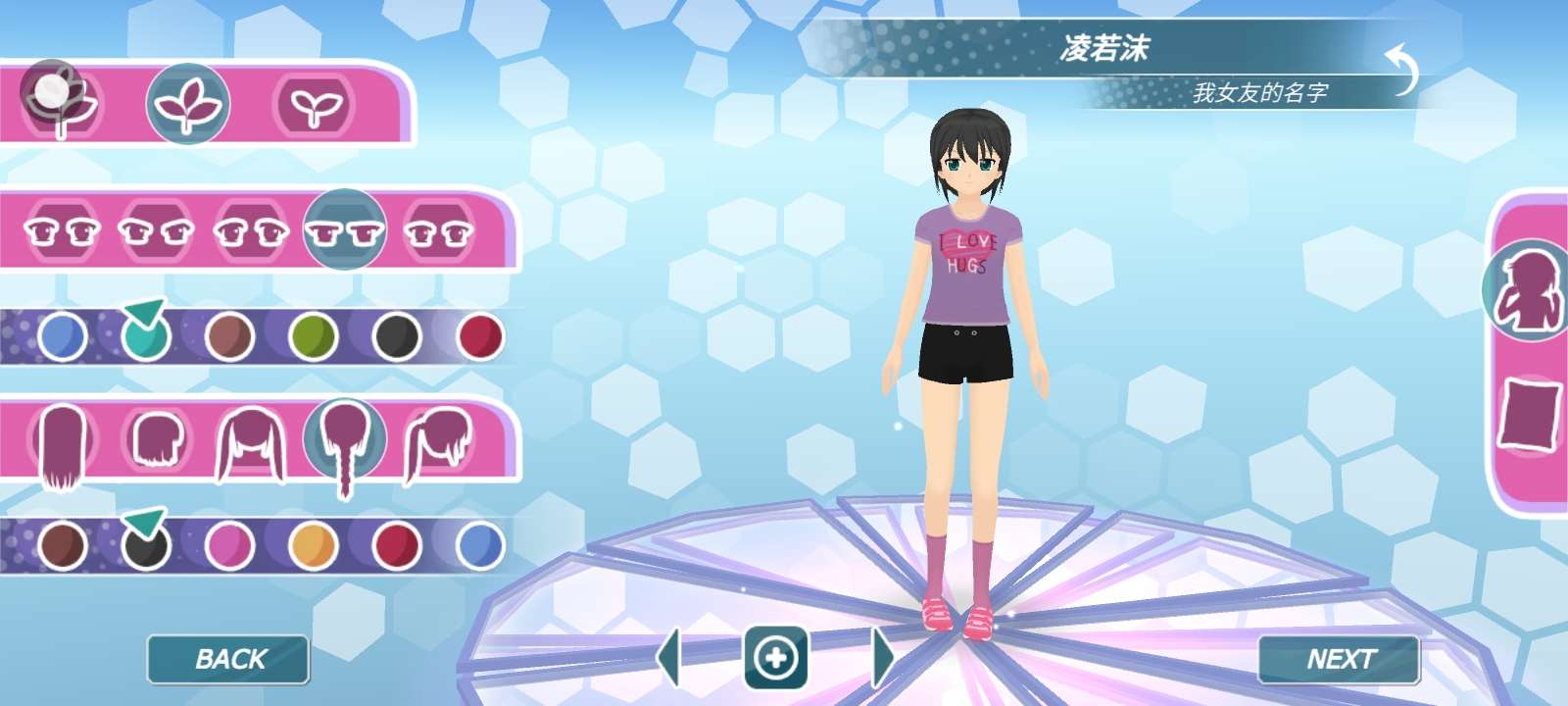Viewport: 1568px width, 706px height.
Task: Choose the brown eye color swatch
Action: pos(230,336)
